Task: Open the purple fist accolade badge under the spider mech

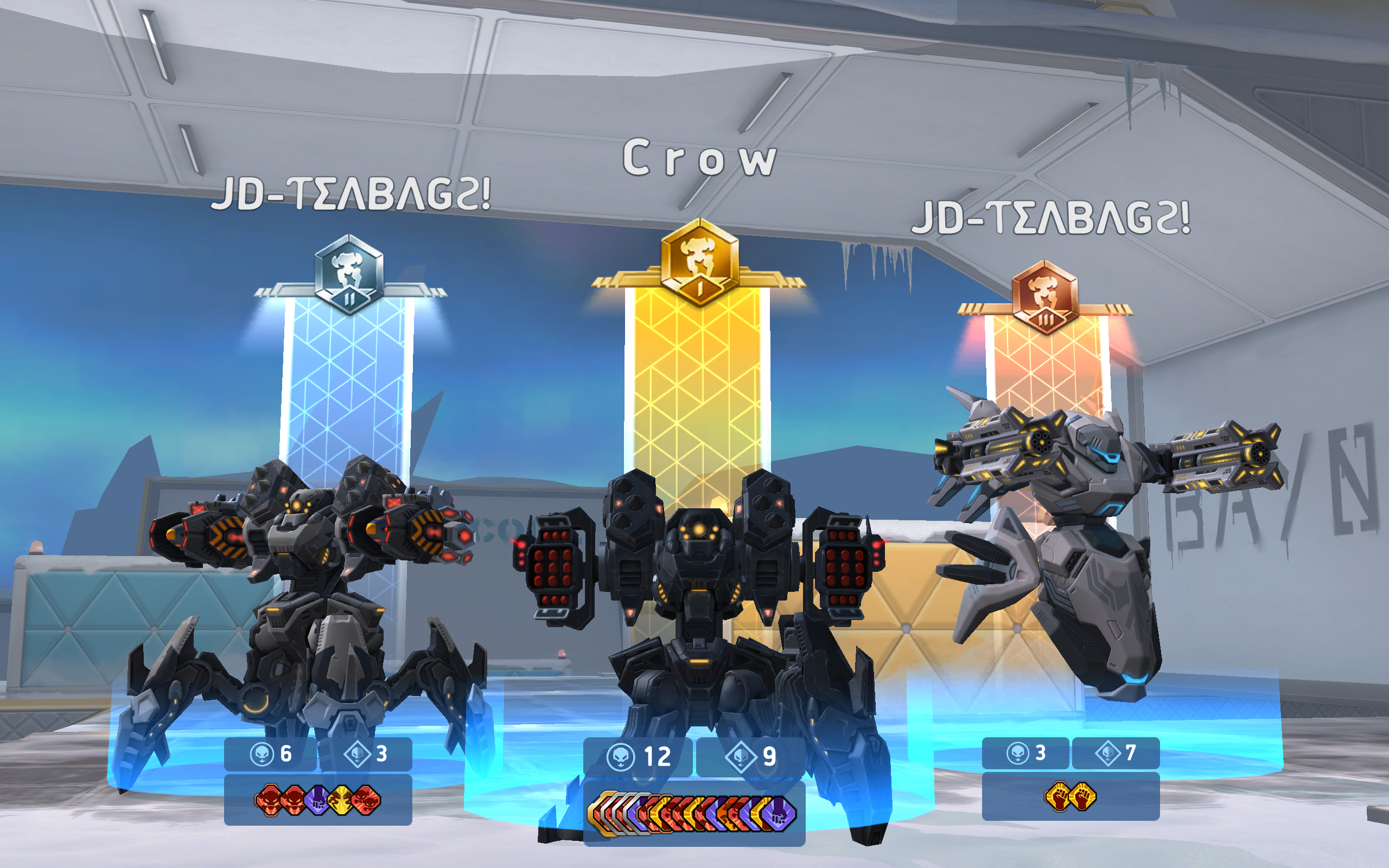Action: pos(316,801)
